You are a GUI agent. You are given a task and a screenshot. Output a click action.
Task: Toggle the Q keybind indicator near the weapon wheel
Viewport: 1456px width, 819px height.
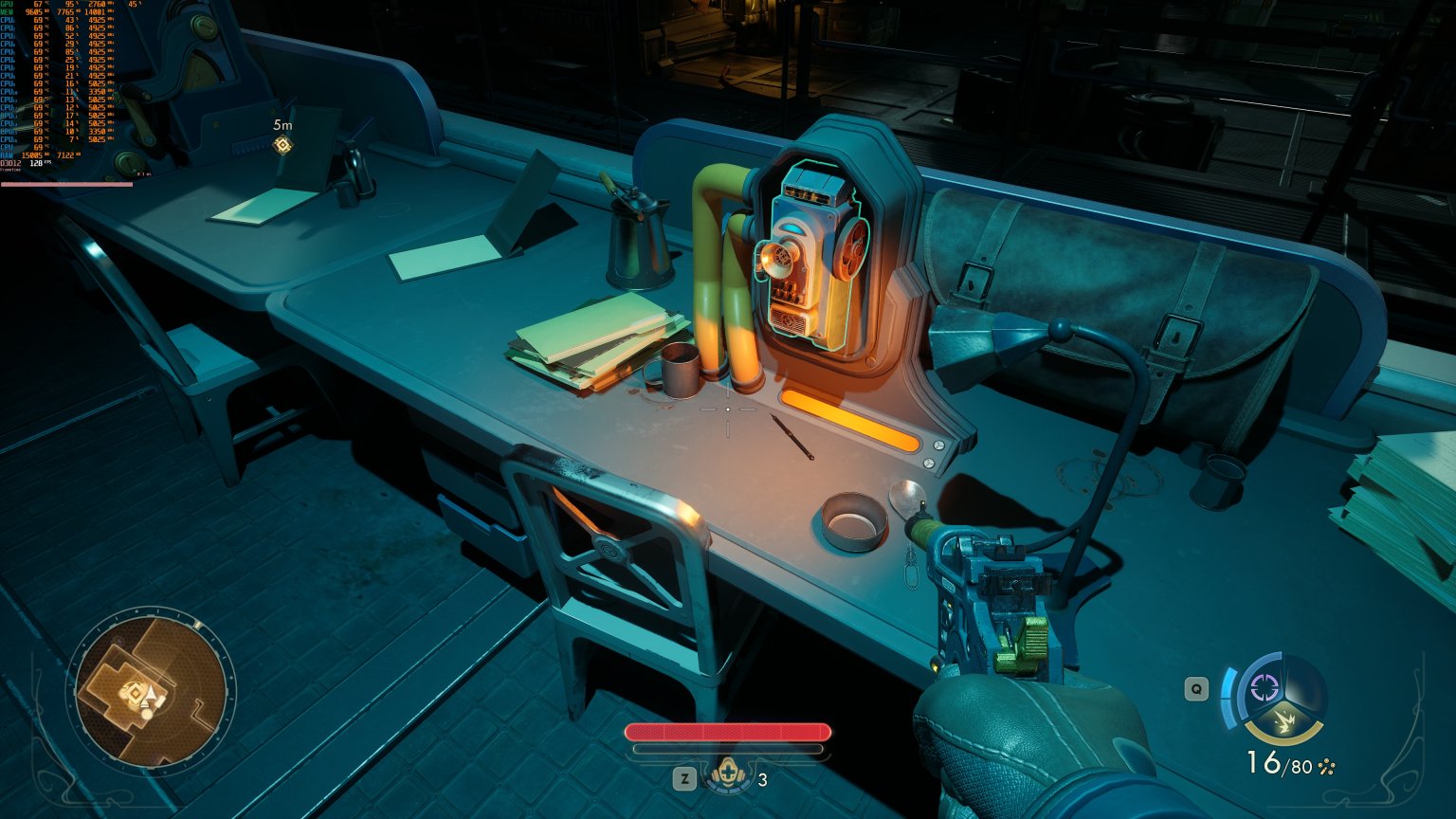(x=1195, y=690)
